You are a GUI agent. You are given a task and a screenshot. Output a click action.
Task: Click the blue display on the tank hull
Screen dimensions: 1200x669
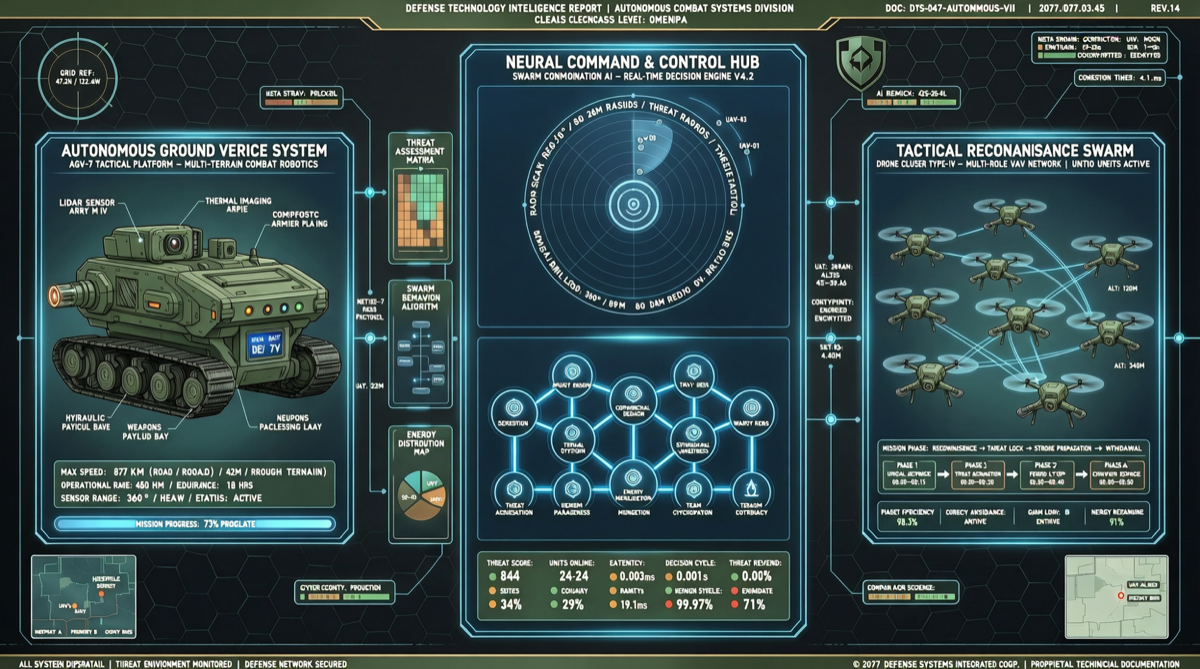267,347
